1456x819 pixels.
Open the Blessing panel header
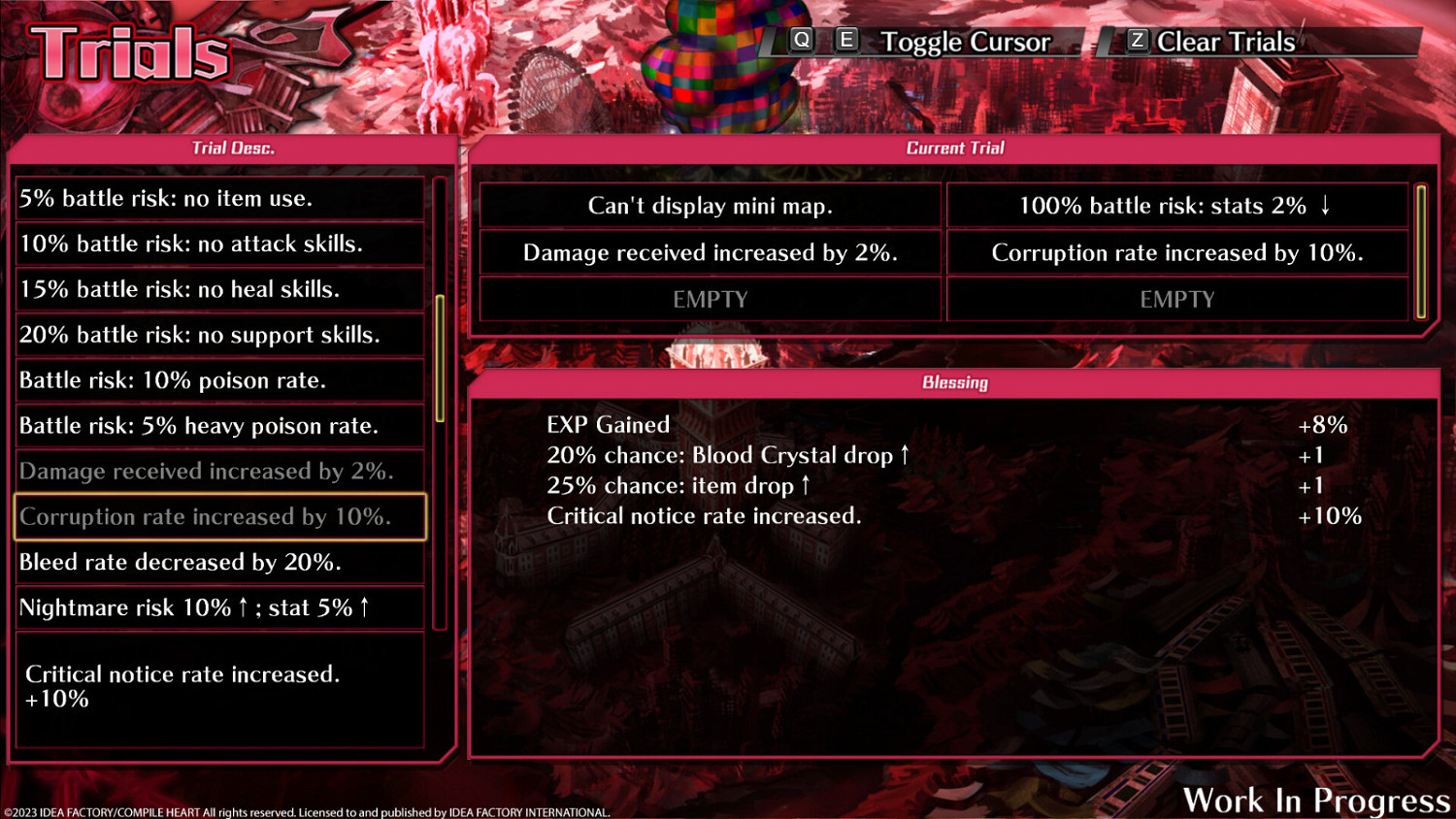(x=955, y=382)
